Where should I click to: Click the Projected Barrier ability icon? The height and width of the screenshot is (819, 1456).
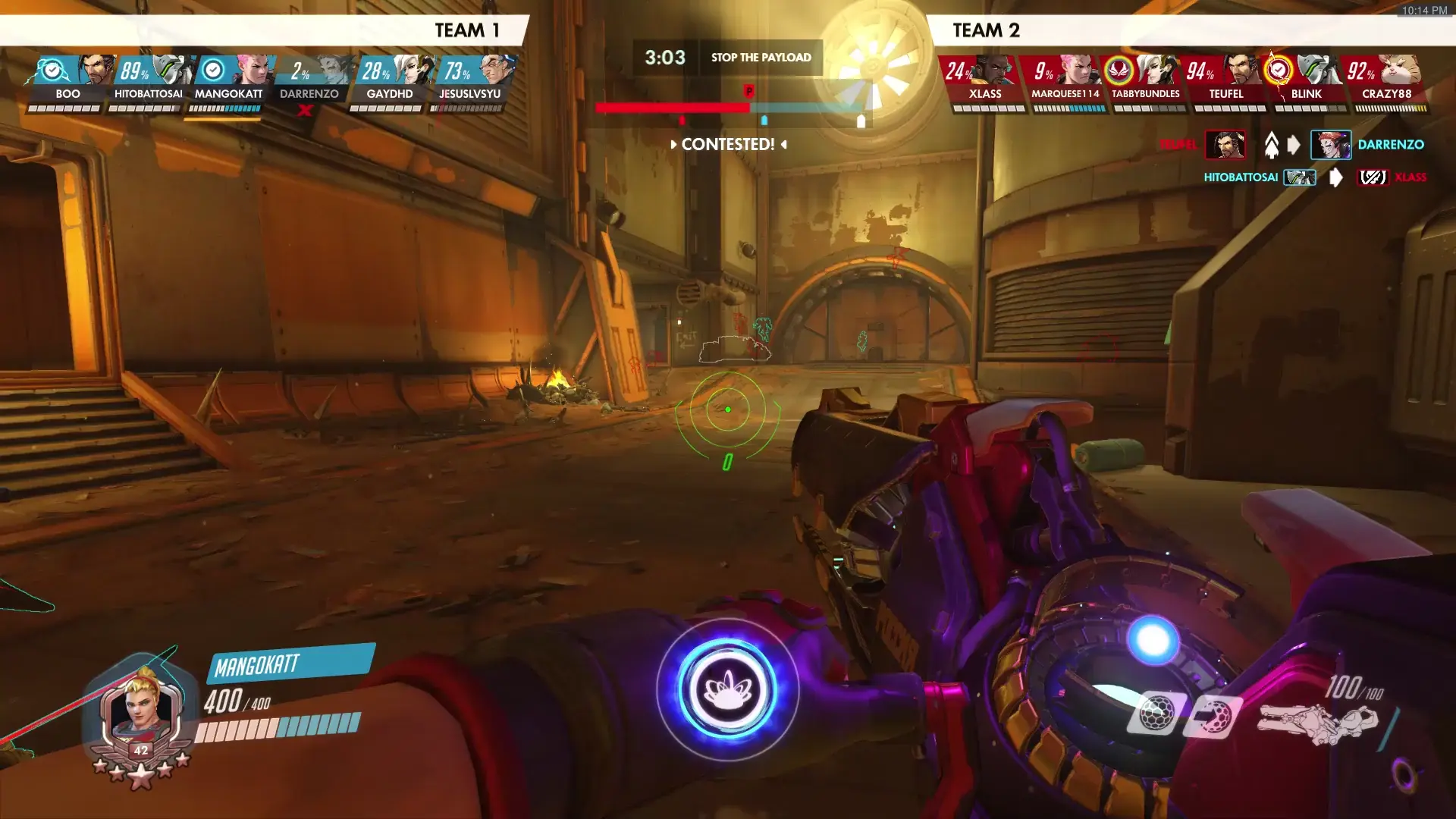[1212, 716]
